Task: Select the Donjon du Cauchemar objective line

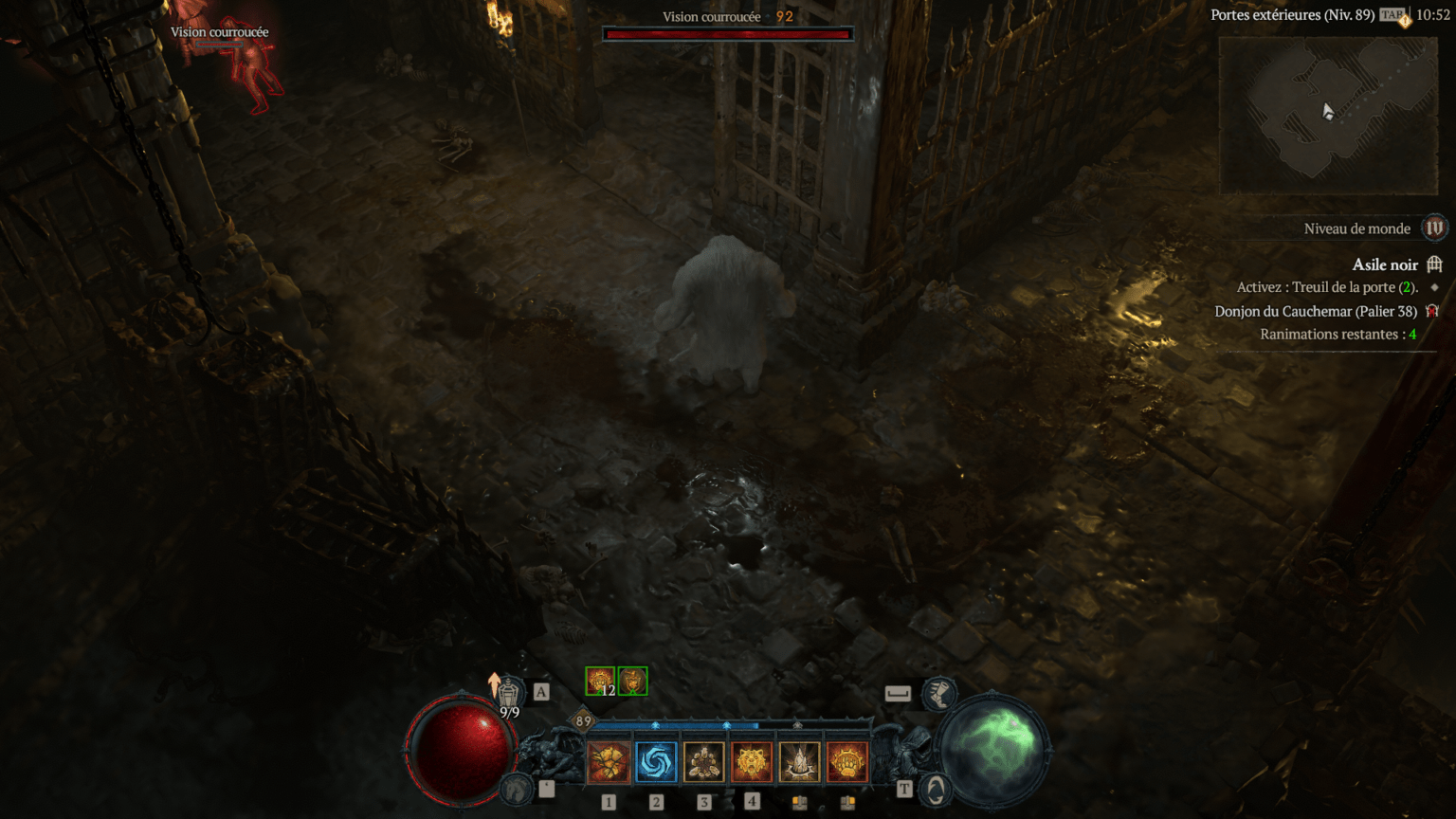Action: coord(1316,311)
